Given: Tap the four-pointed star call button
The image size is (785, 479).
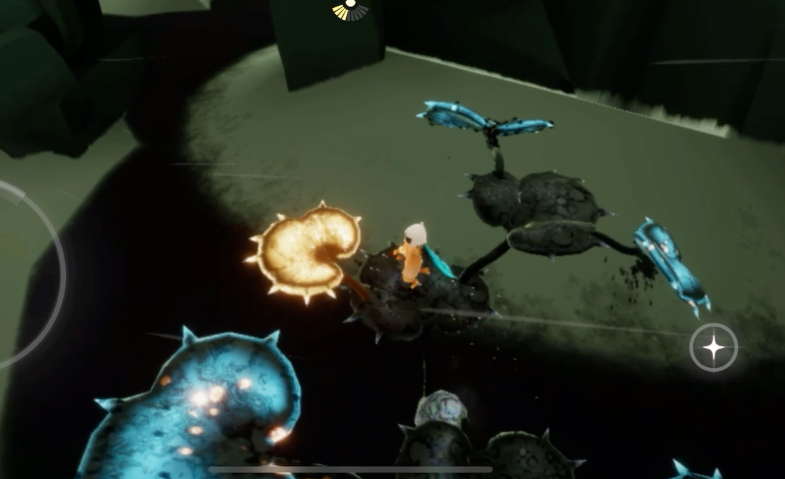Looking at the screenshot, I should coord(714,347).
